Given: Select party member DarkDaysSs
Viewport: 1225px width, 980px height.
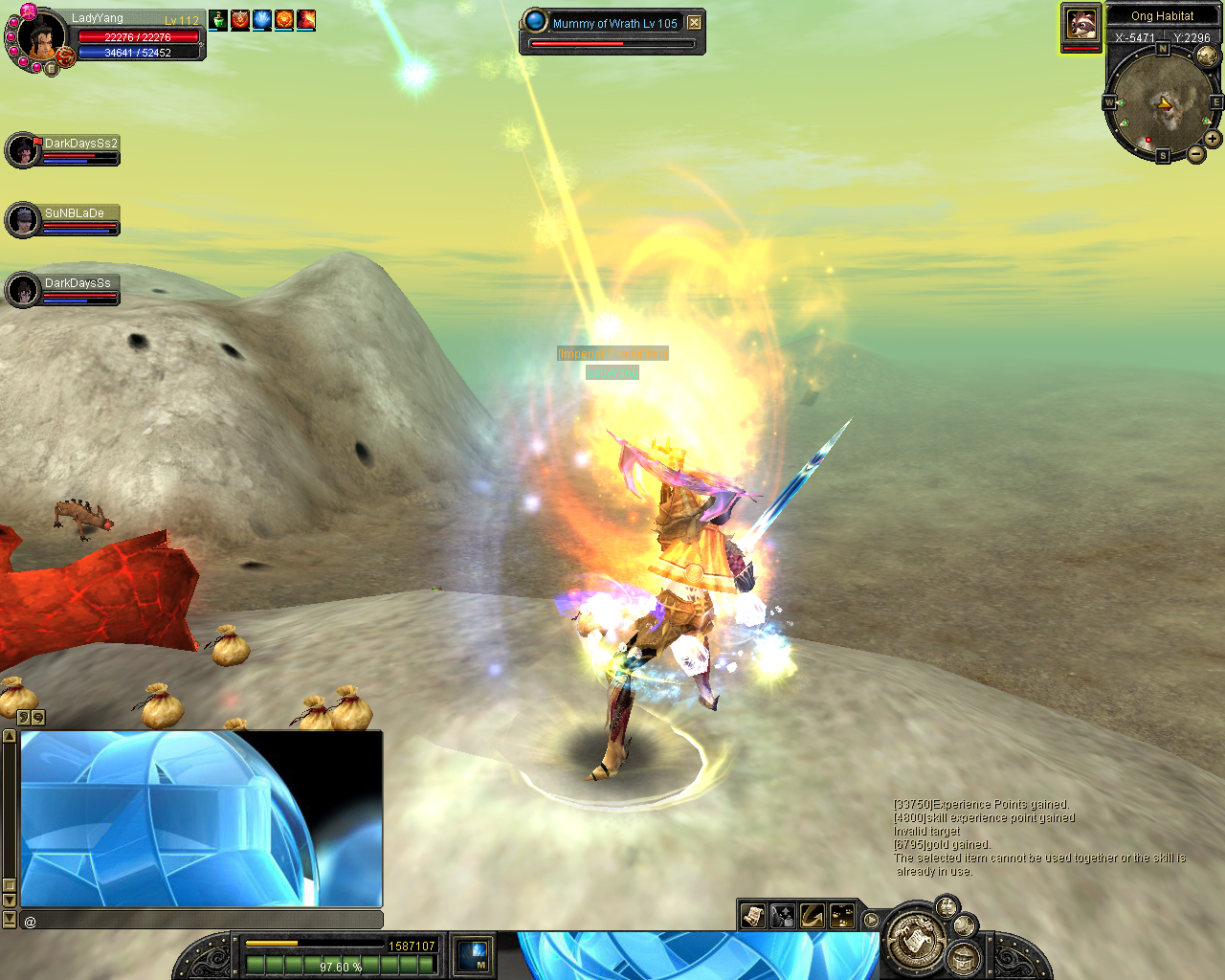Looking at the screenshot, I should [x=23, y=290].
